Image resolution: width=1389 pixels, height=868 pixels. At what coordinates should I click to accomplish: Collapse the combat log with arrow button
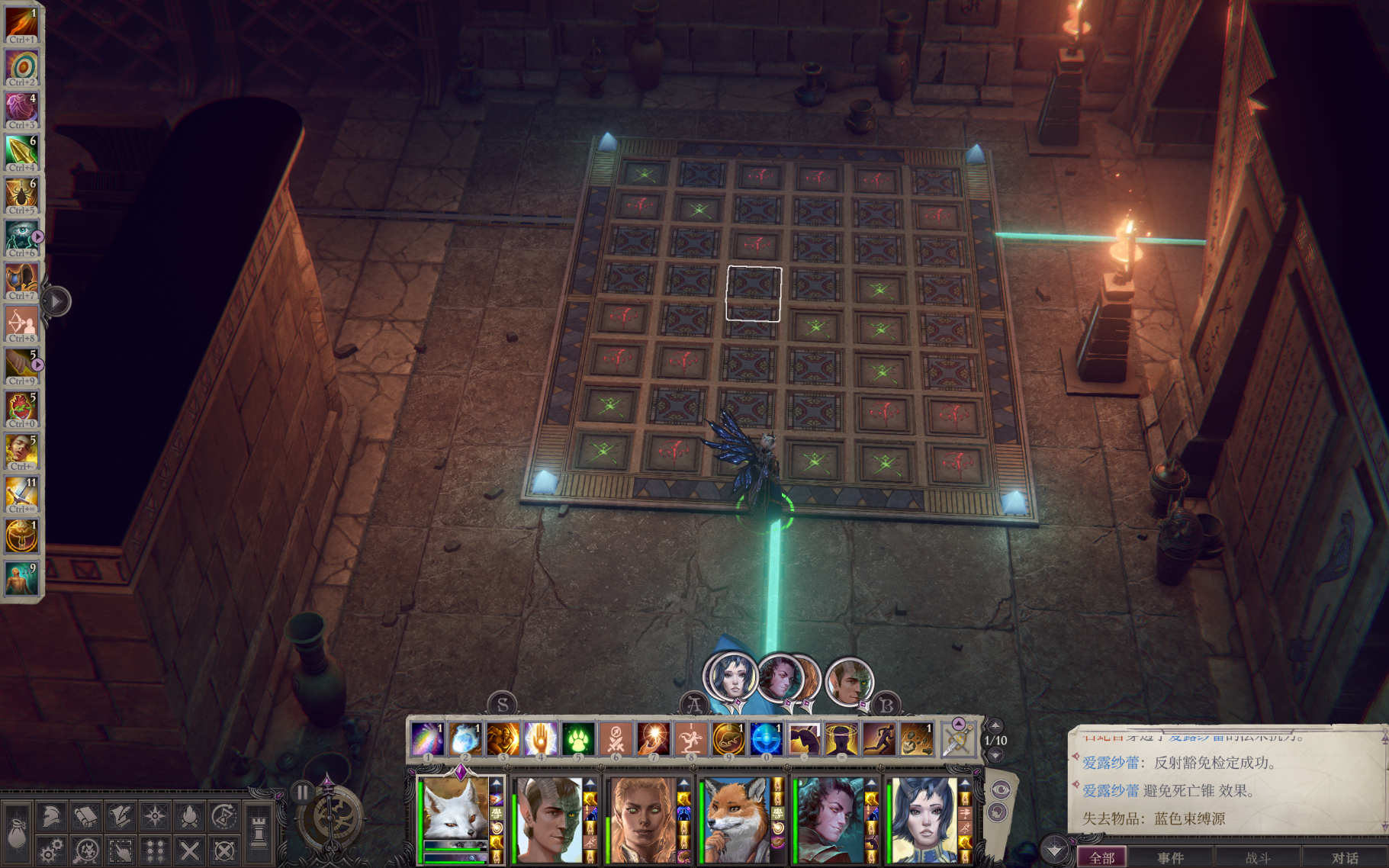1055,850
